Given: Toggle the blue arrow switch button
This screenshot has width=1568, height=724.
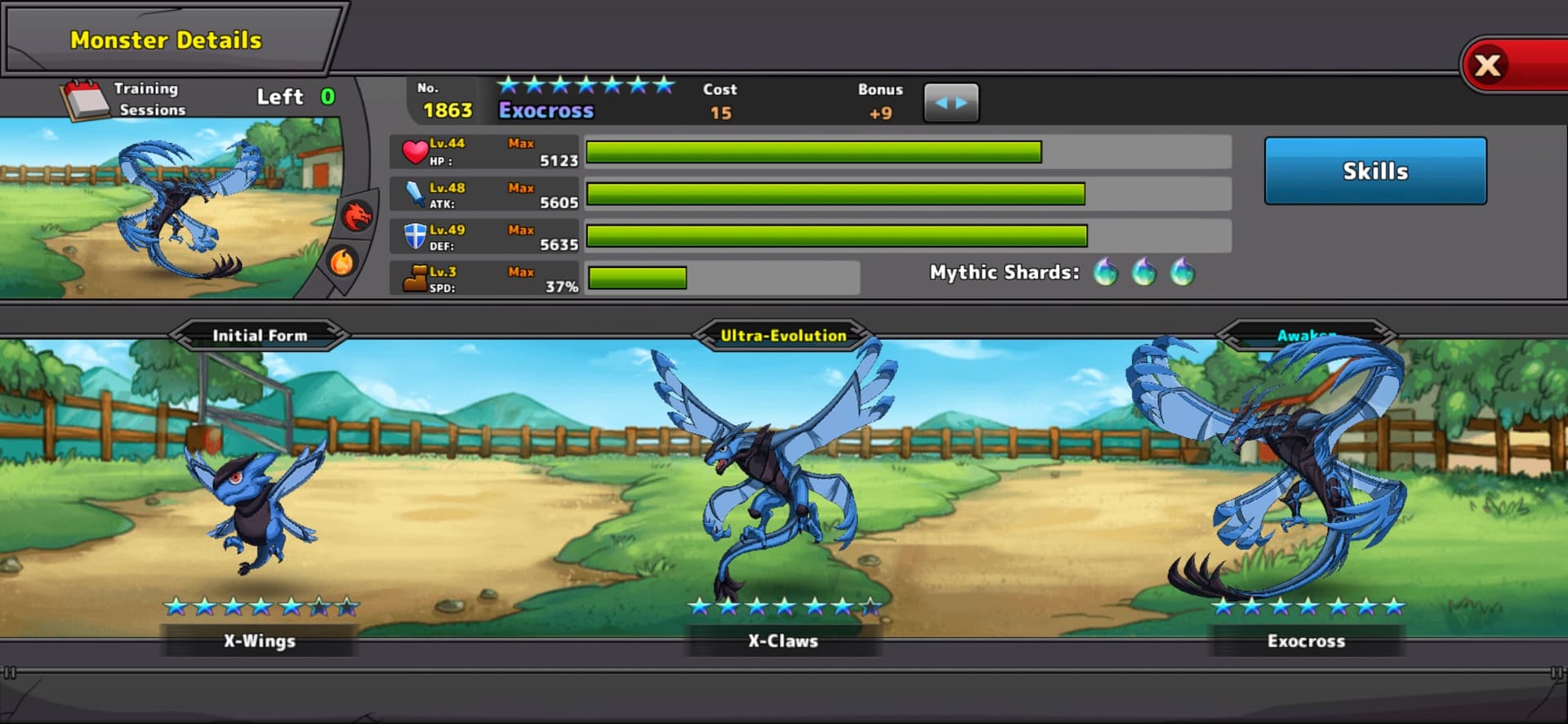Looking at the screenshot, I should pyautogui.click(x=951, y=103).
